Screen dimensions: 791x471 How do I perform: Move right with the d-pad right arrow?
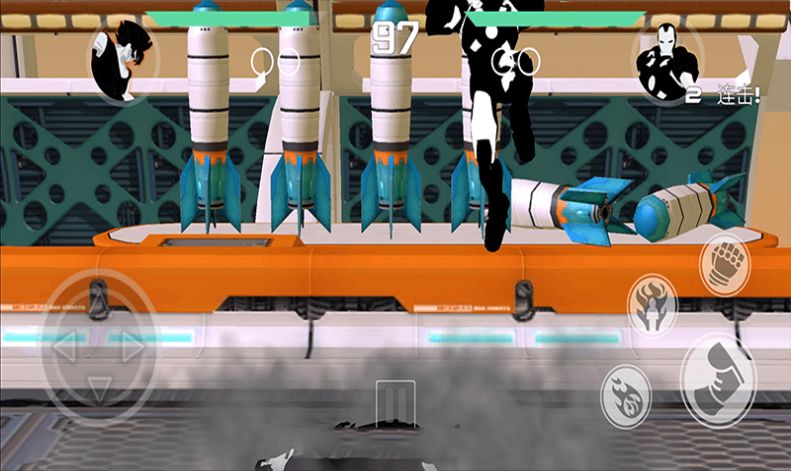pyautogui.click(x=132, y=348)
